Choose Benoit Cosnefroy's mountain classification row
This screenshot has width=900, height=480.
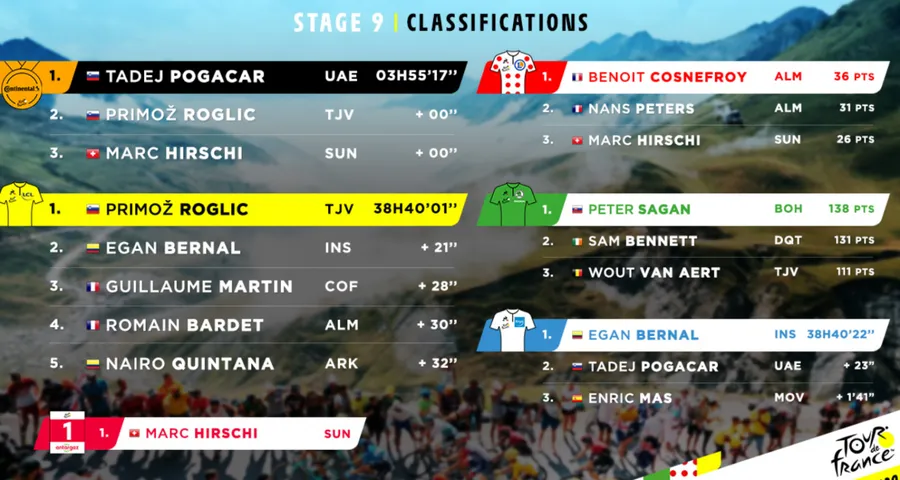click(x=700, y=76)
